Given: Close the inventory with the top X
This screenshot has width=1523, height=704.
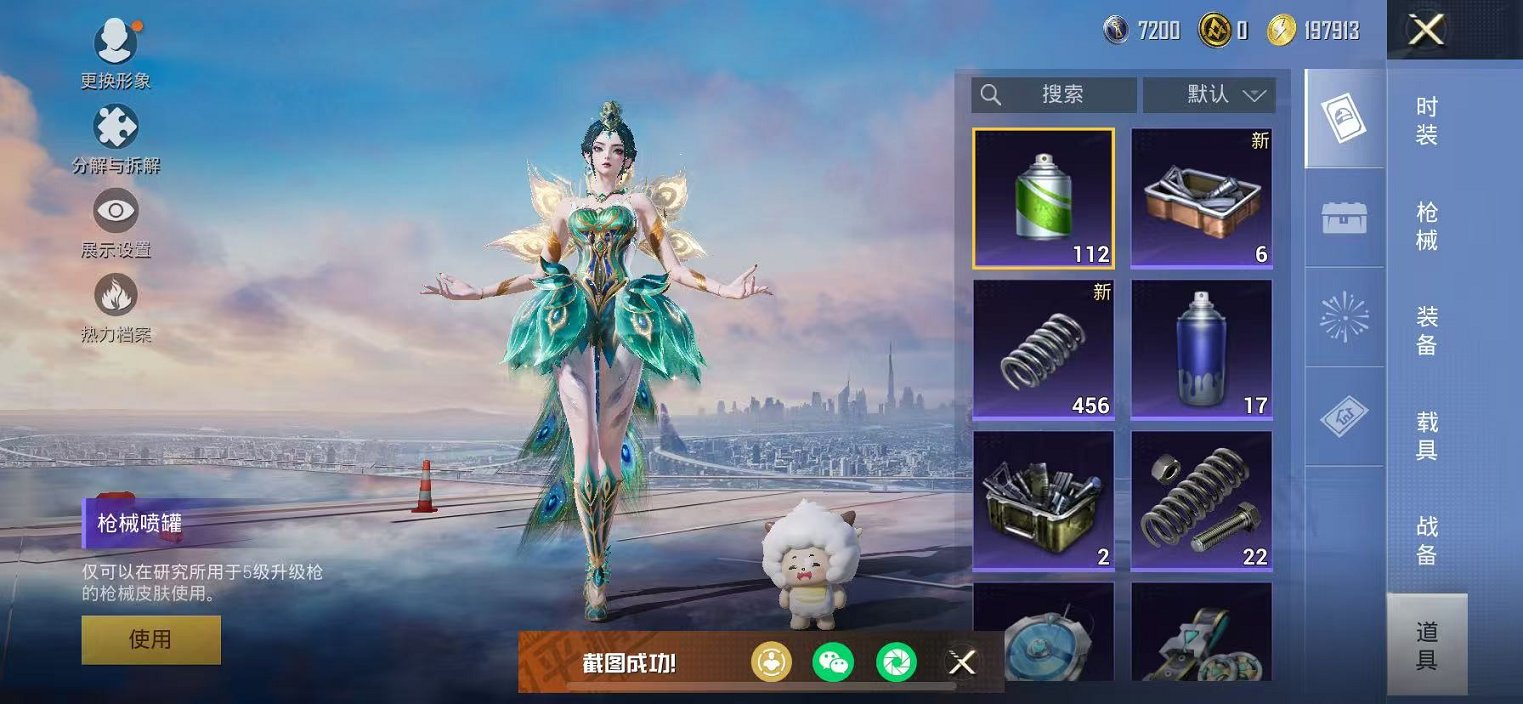Looking at the screenshot, I should click(1425, 31).
